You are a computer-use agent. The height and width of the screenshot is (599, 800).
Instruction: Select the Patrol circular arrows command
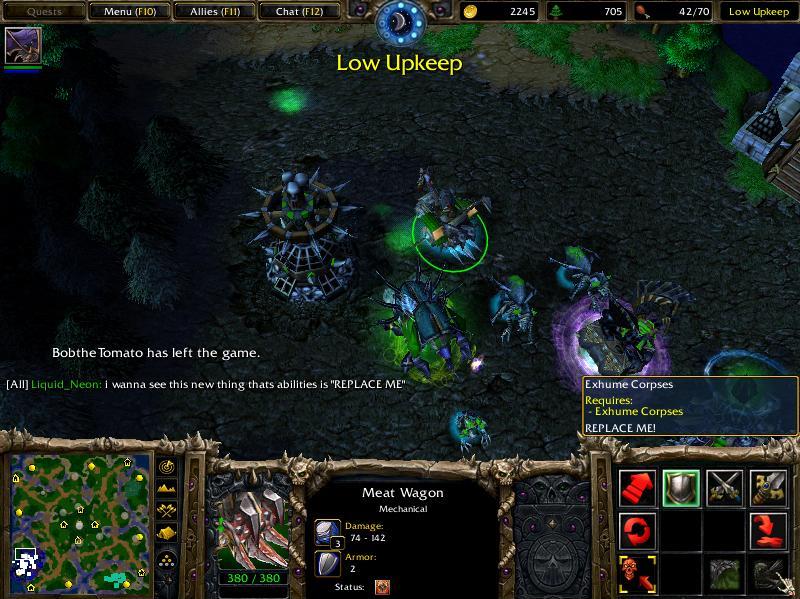[x=637, y=530]
